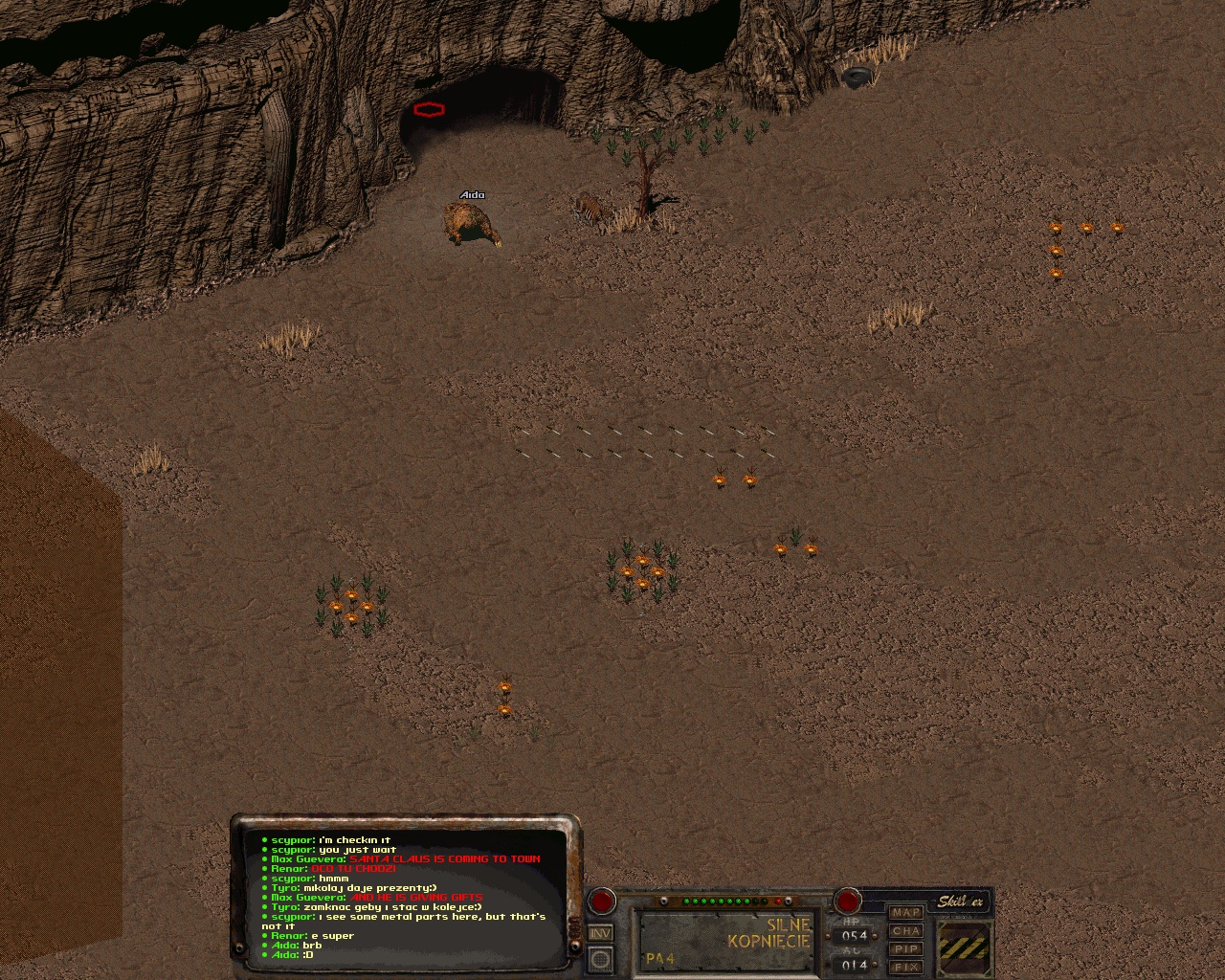
Task: Click the red button beside Skilldex
Action: (847, 901)
